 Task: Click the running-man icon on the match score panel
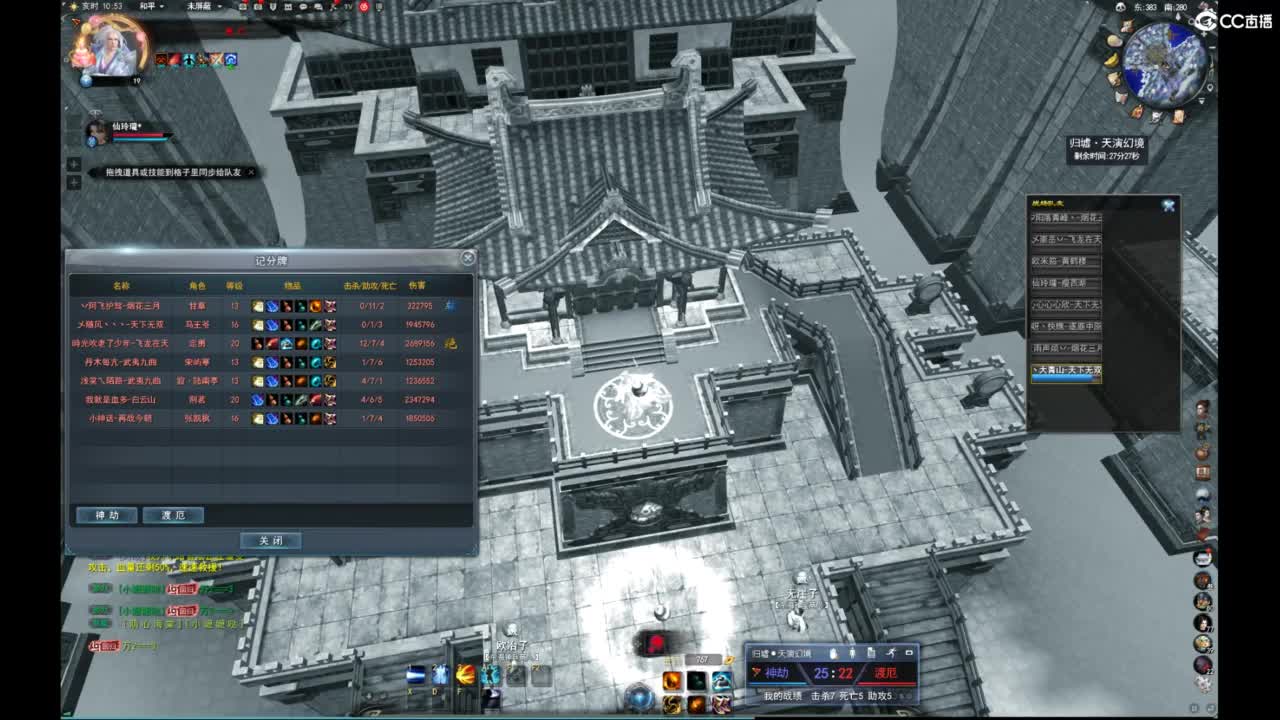(x=890, y=653)
